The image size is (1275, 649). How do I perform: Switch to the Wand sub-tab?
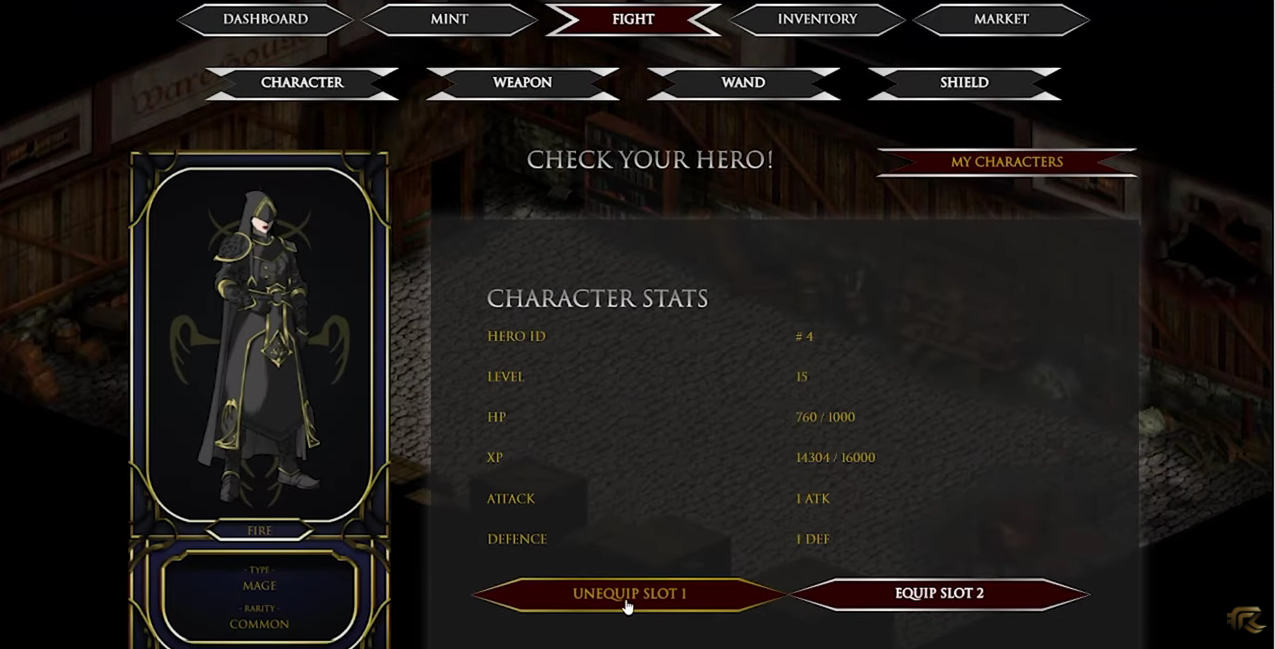click(743, 83)
